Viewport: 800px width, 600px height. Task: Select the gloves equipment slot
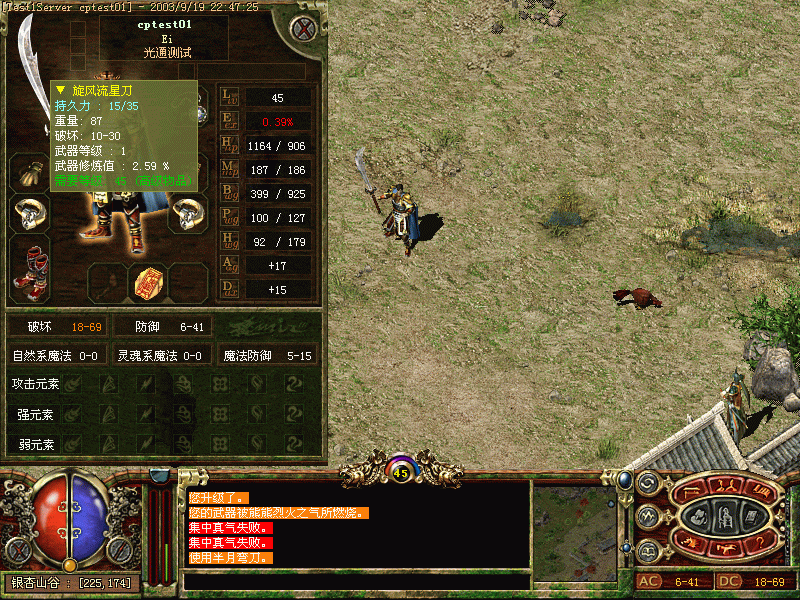coord(28,171)
